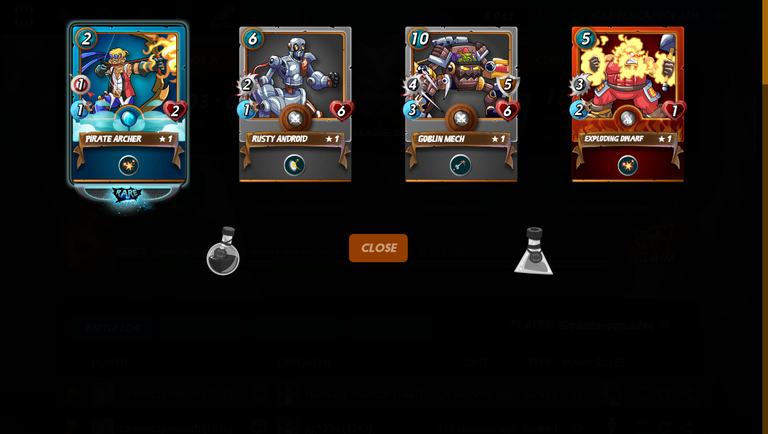Select the Exploding Dwarf card

627,105
